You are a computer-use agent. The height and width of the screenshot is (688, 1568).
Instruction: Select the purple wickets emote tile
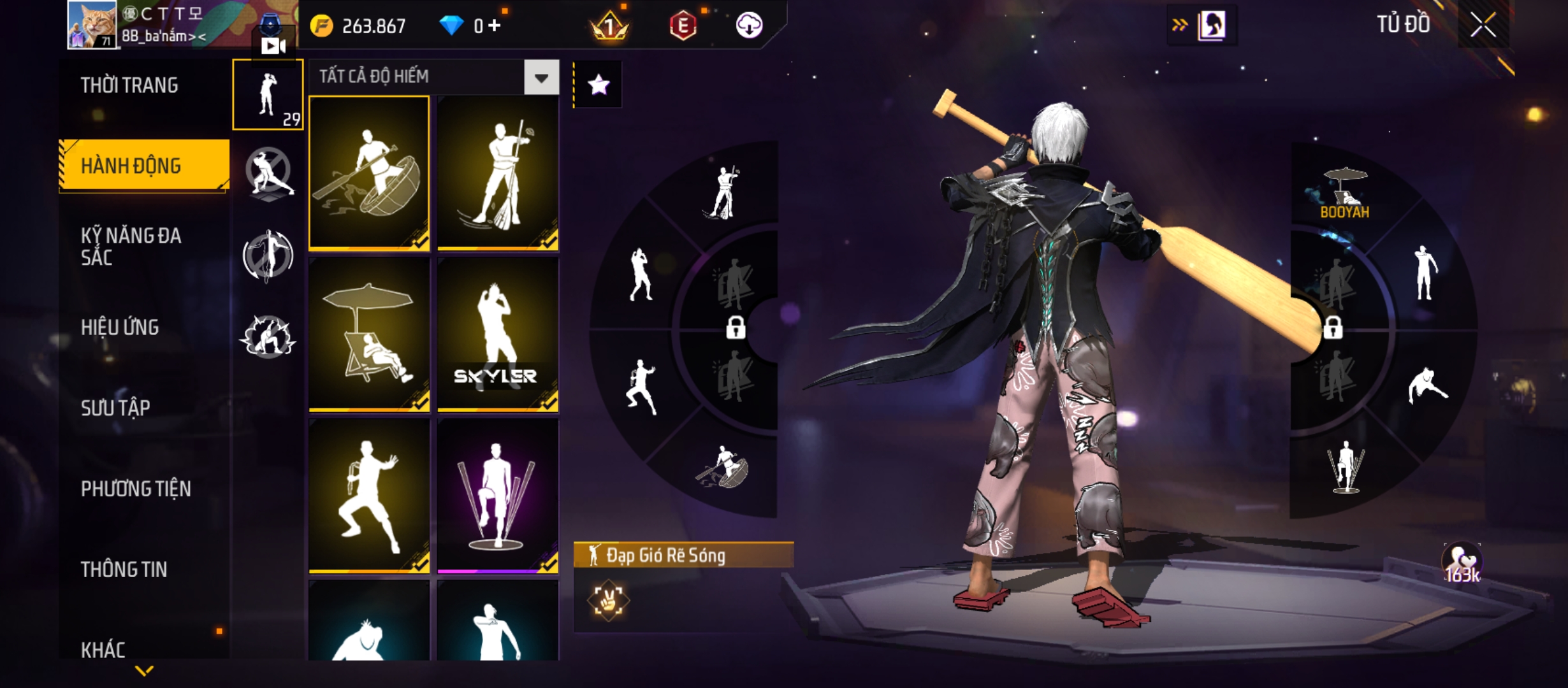tap(498, 496)
